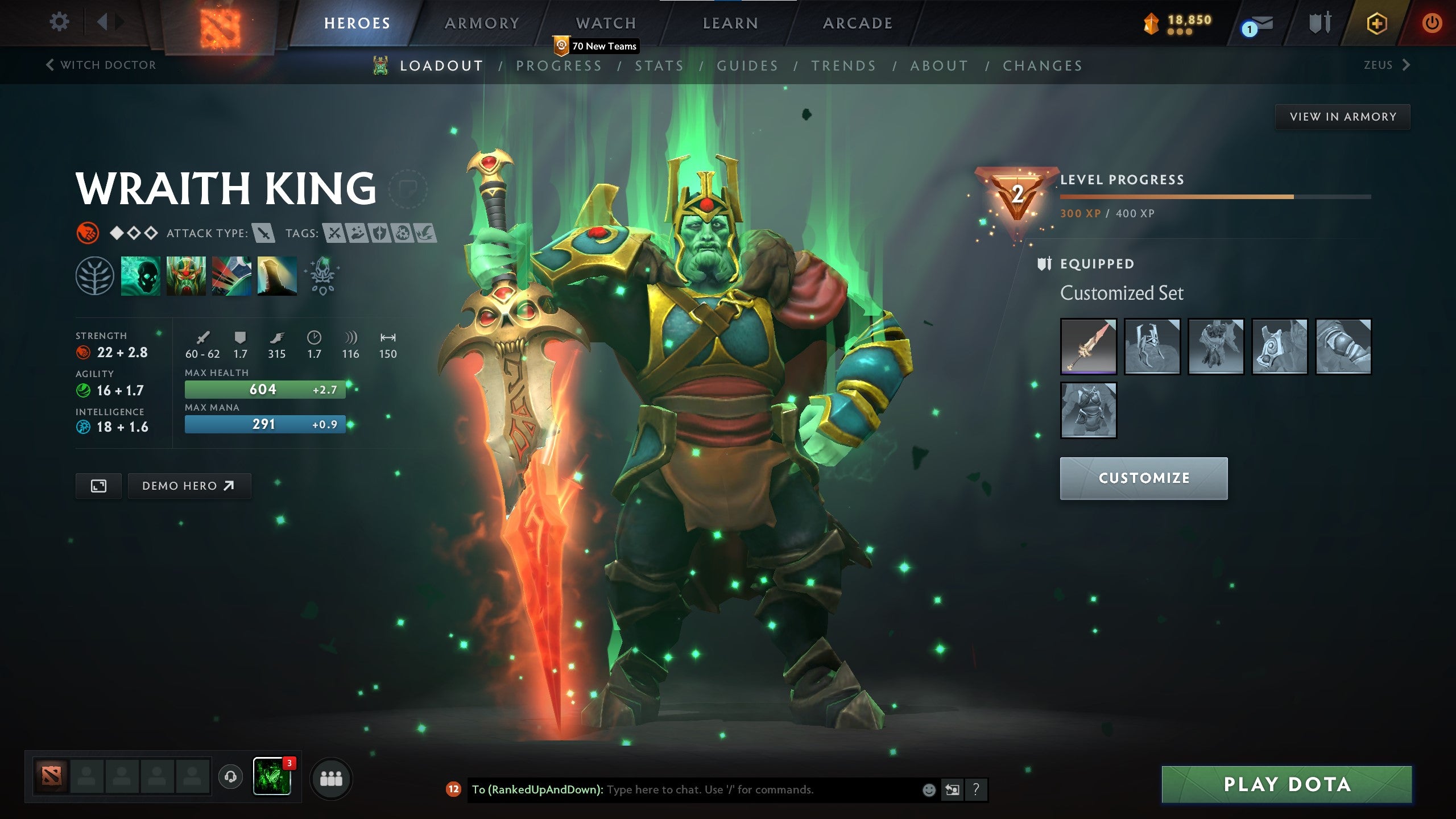Click the Aghanim's upgrade crystal icon

point(321,276)
